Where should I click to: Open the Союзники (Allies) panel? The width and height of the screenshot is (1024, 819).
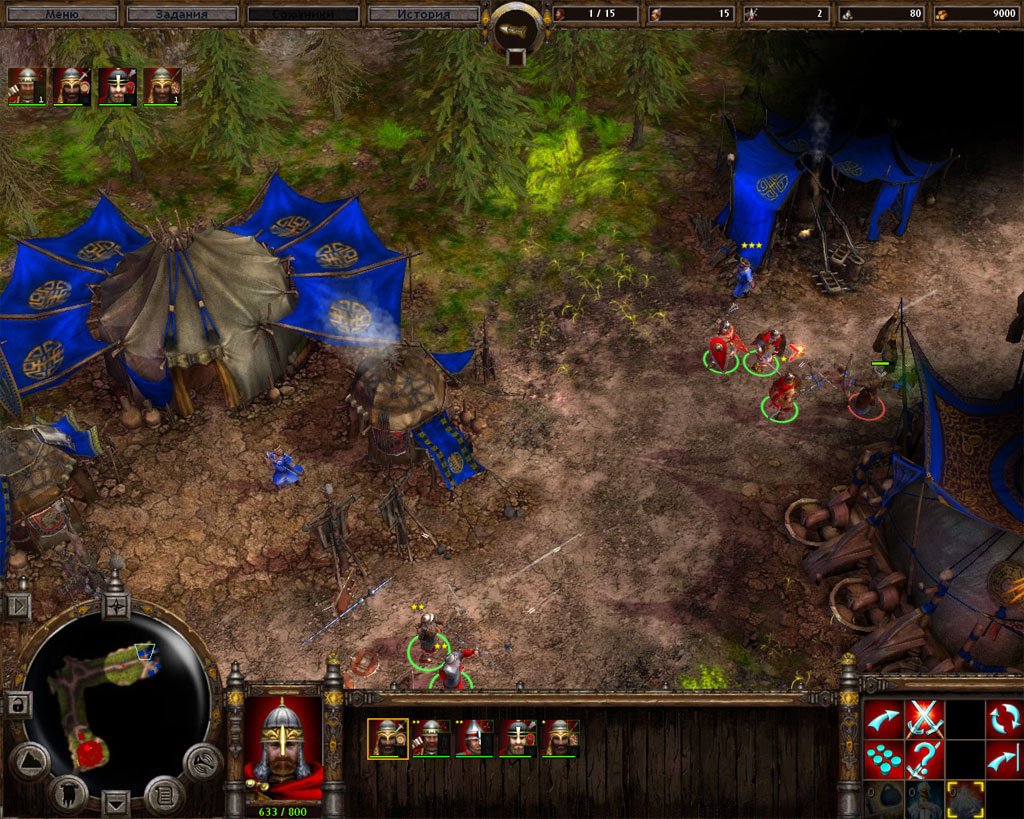point(304,14)
